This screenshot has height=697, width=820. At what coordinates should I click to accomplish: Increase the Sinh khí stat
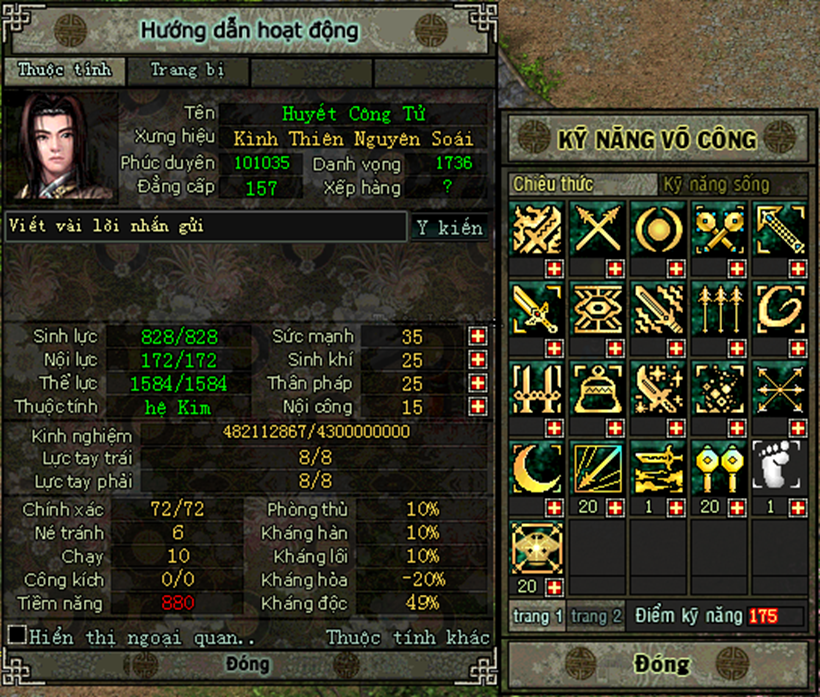[x=478, y=360]
